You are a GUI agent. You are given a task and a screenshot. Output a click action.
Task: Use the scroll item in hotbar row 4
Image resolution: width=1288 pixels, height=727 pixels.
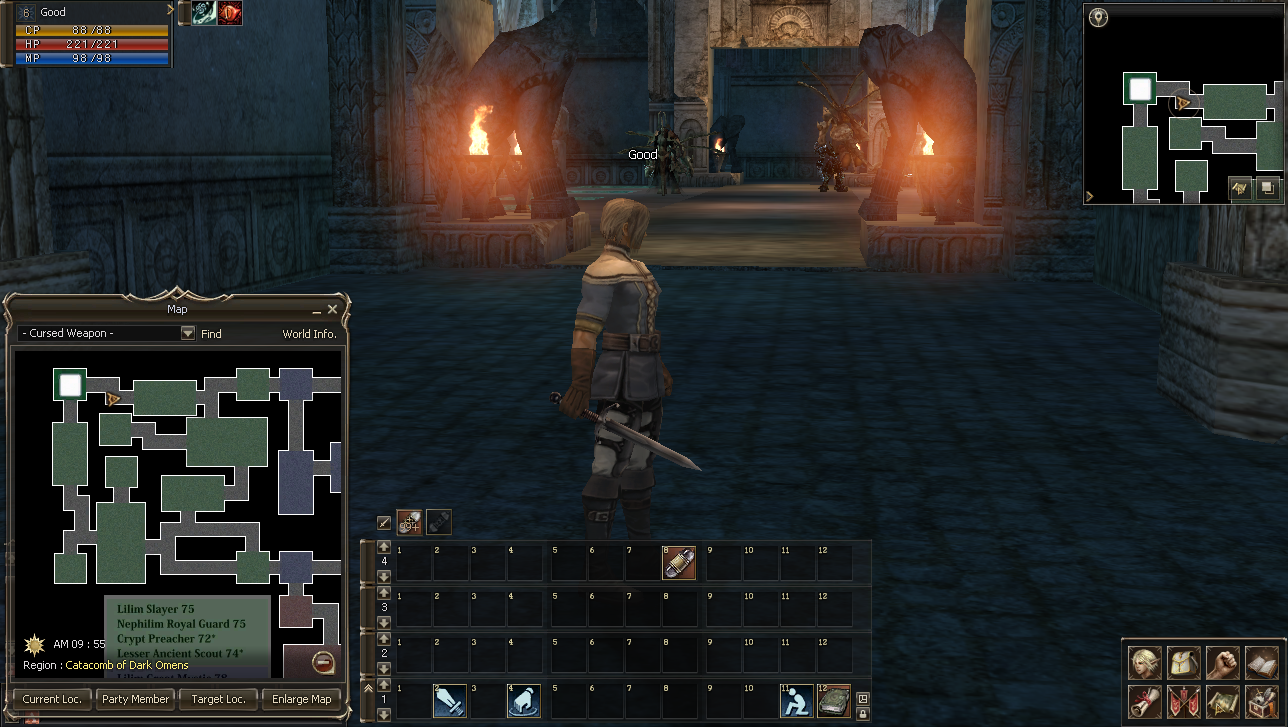pos(679,563)
